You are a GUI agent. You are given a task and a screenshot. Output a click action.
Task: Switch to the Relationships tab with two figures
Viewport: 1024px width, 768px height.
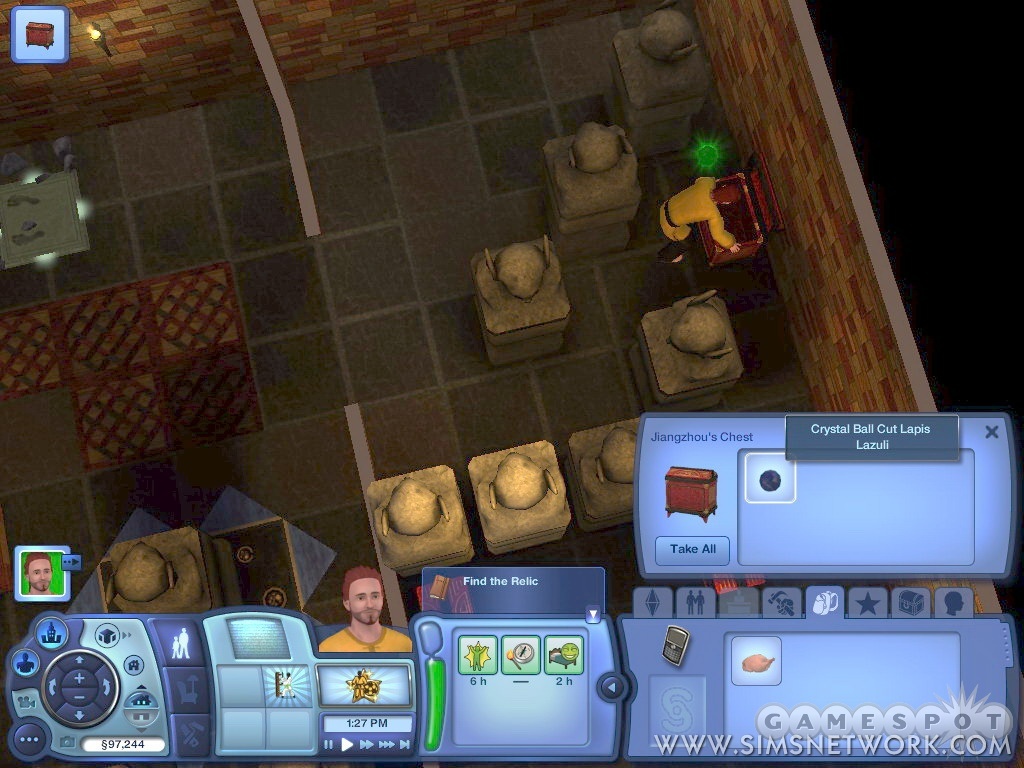pos(695,602)
